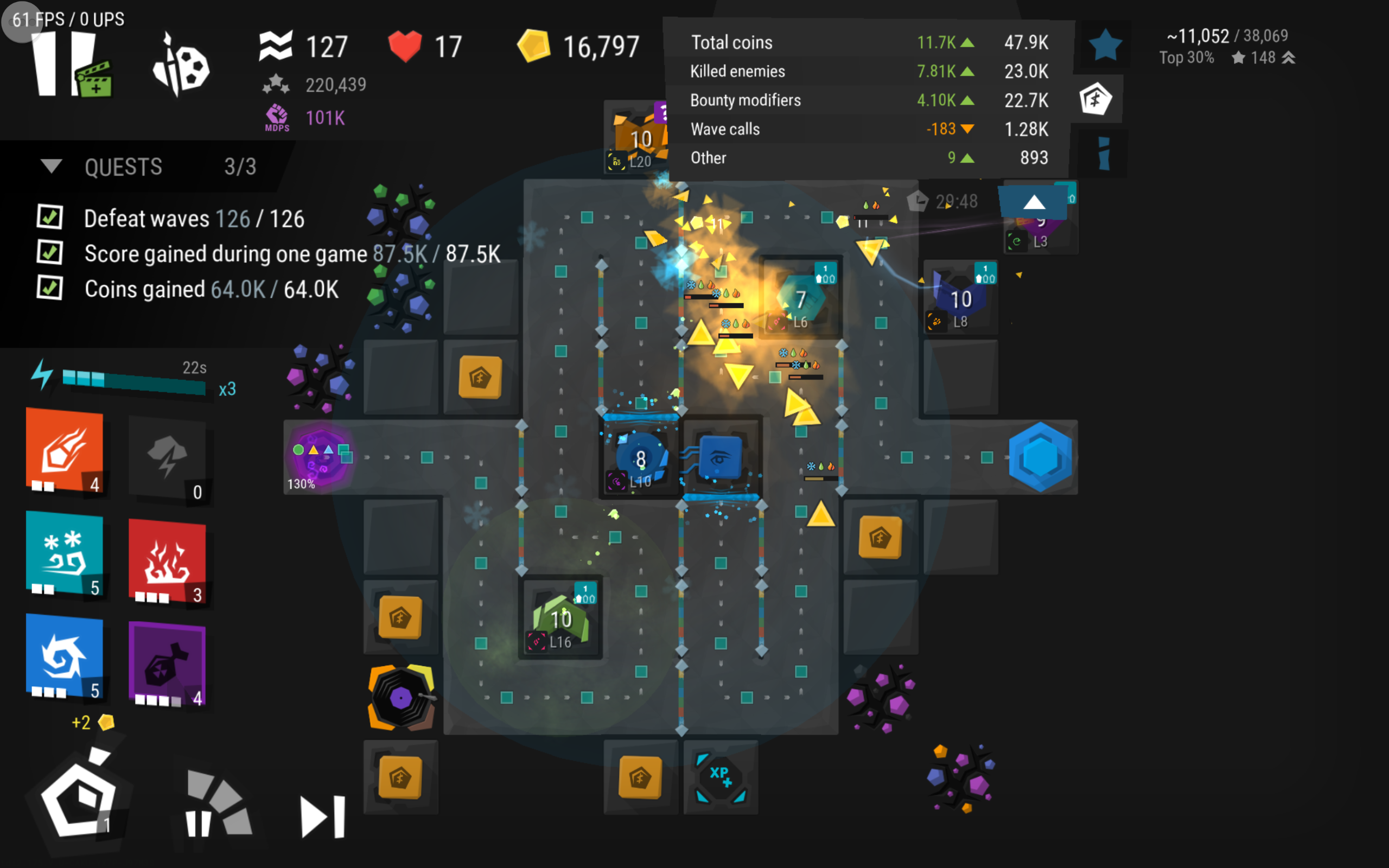Activate the orange fireball ability
1389x868 pixels.
coord(65,451)
